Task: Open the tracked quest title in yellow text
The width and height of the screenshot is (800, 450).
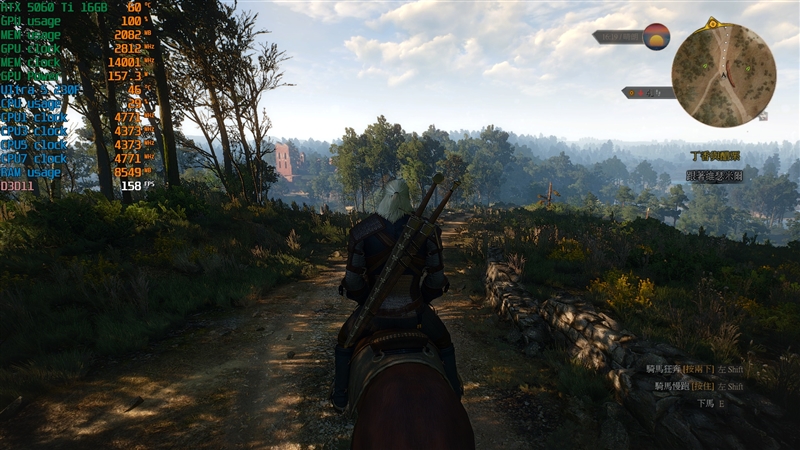Action: pyautogui.click(x=715, y=156)
